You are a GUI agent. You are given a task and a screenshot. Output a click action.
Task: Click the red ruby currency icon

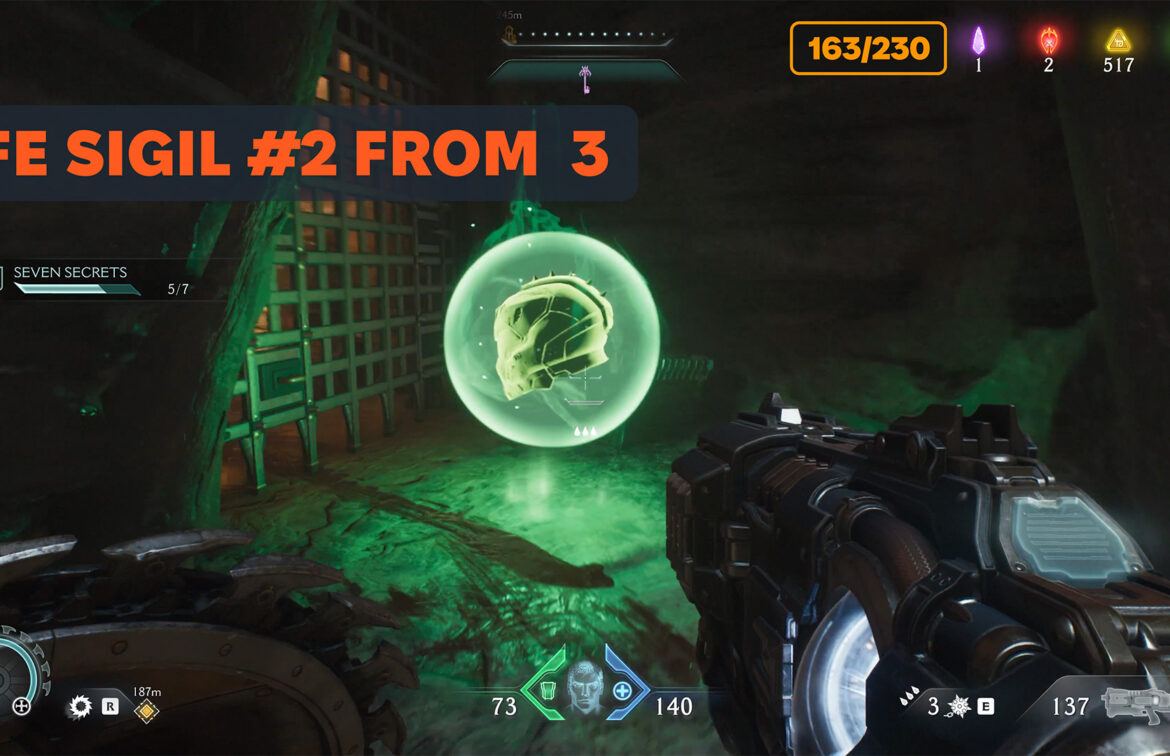point(1048,41)
